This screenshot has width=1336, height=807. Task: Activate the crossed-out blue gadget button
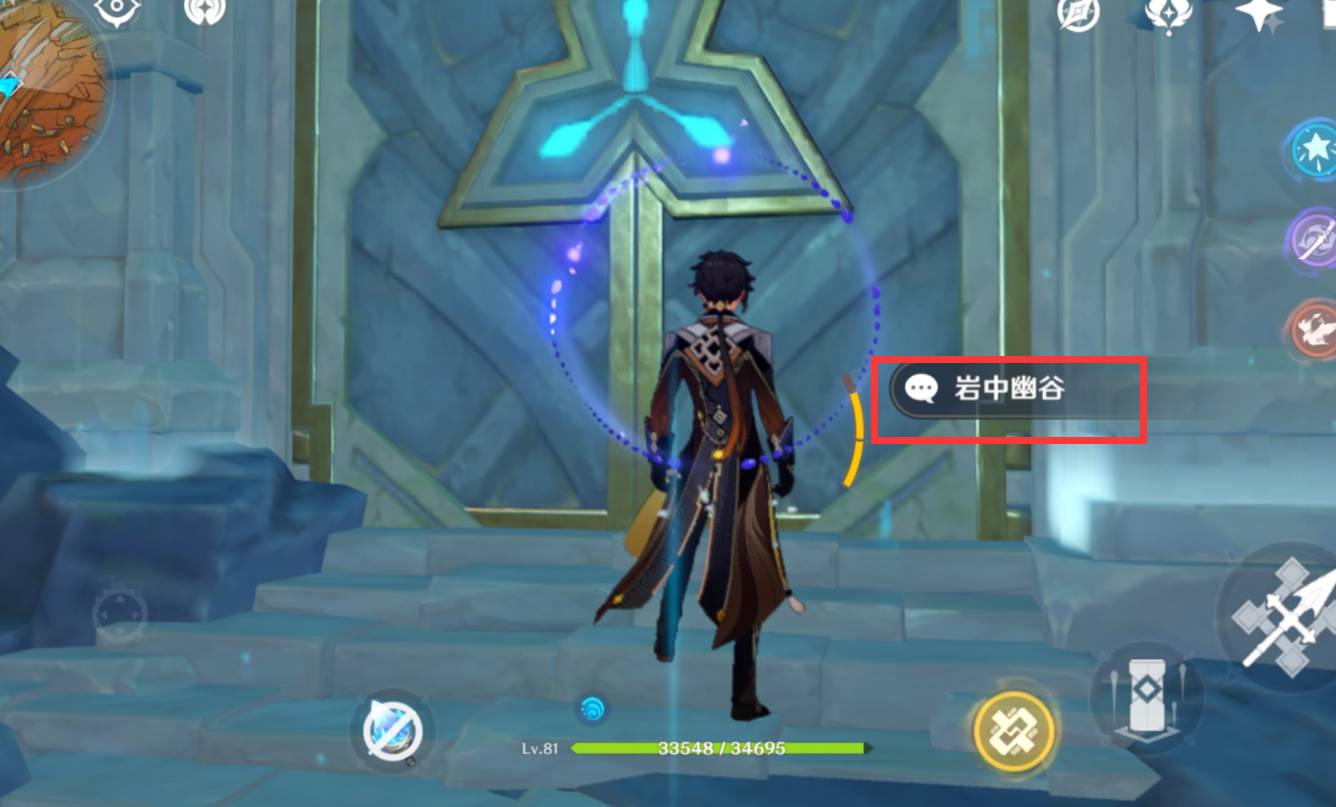(391, 731)
